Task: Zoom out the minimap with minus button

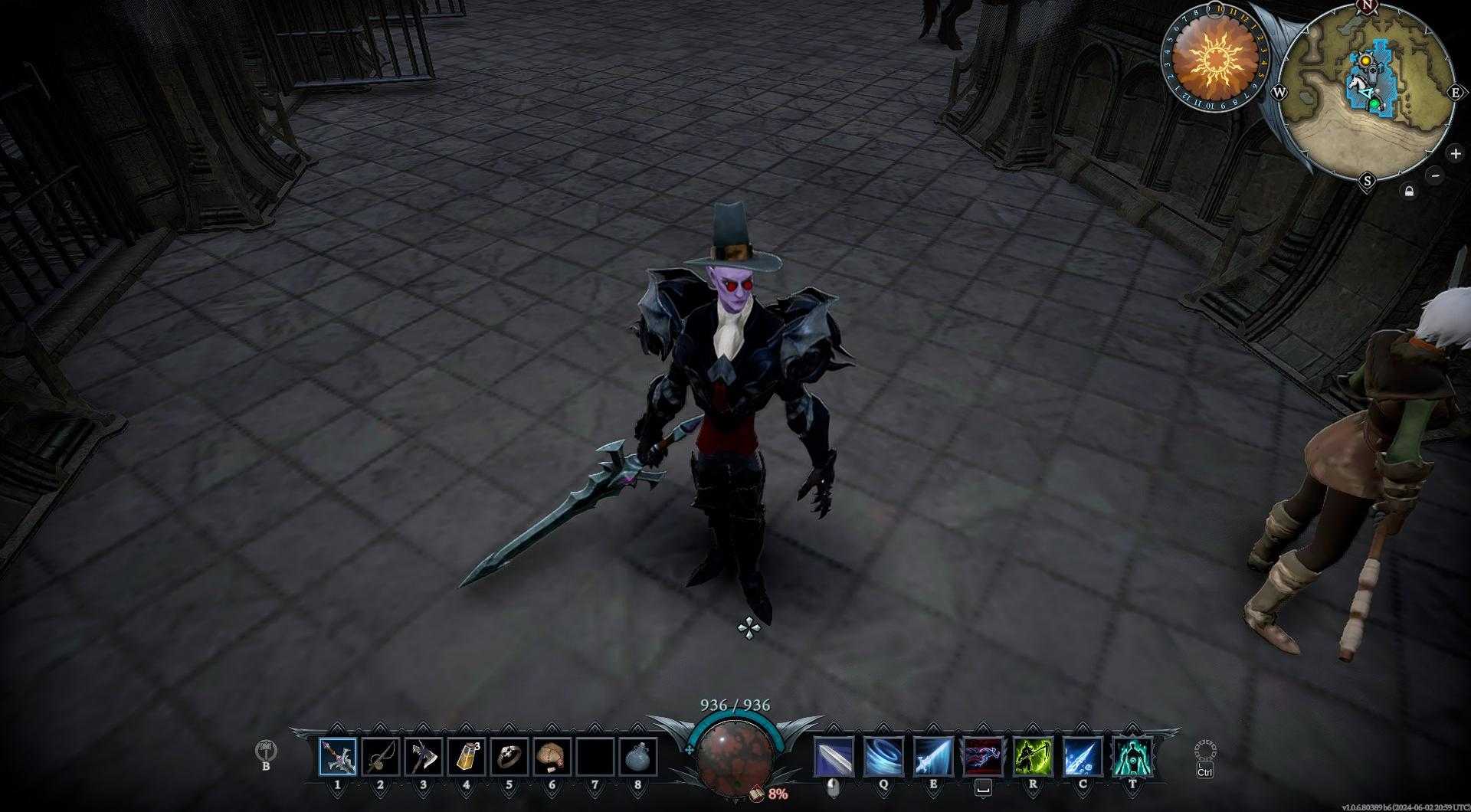Action: 1436,175
